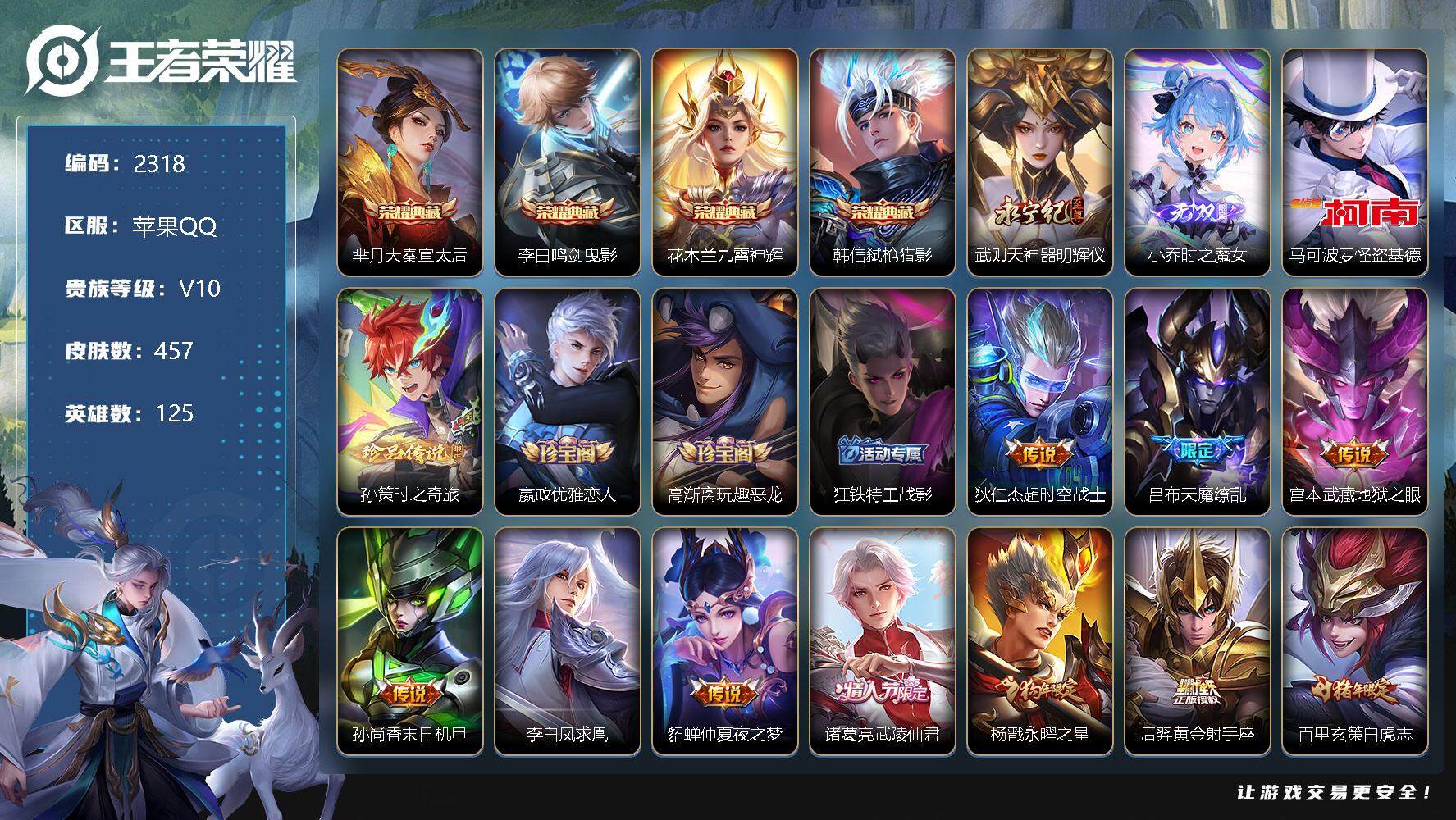Select the 珍品传说 badge on 孙策时之奇旅

[408, 449]
